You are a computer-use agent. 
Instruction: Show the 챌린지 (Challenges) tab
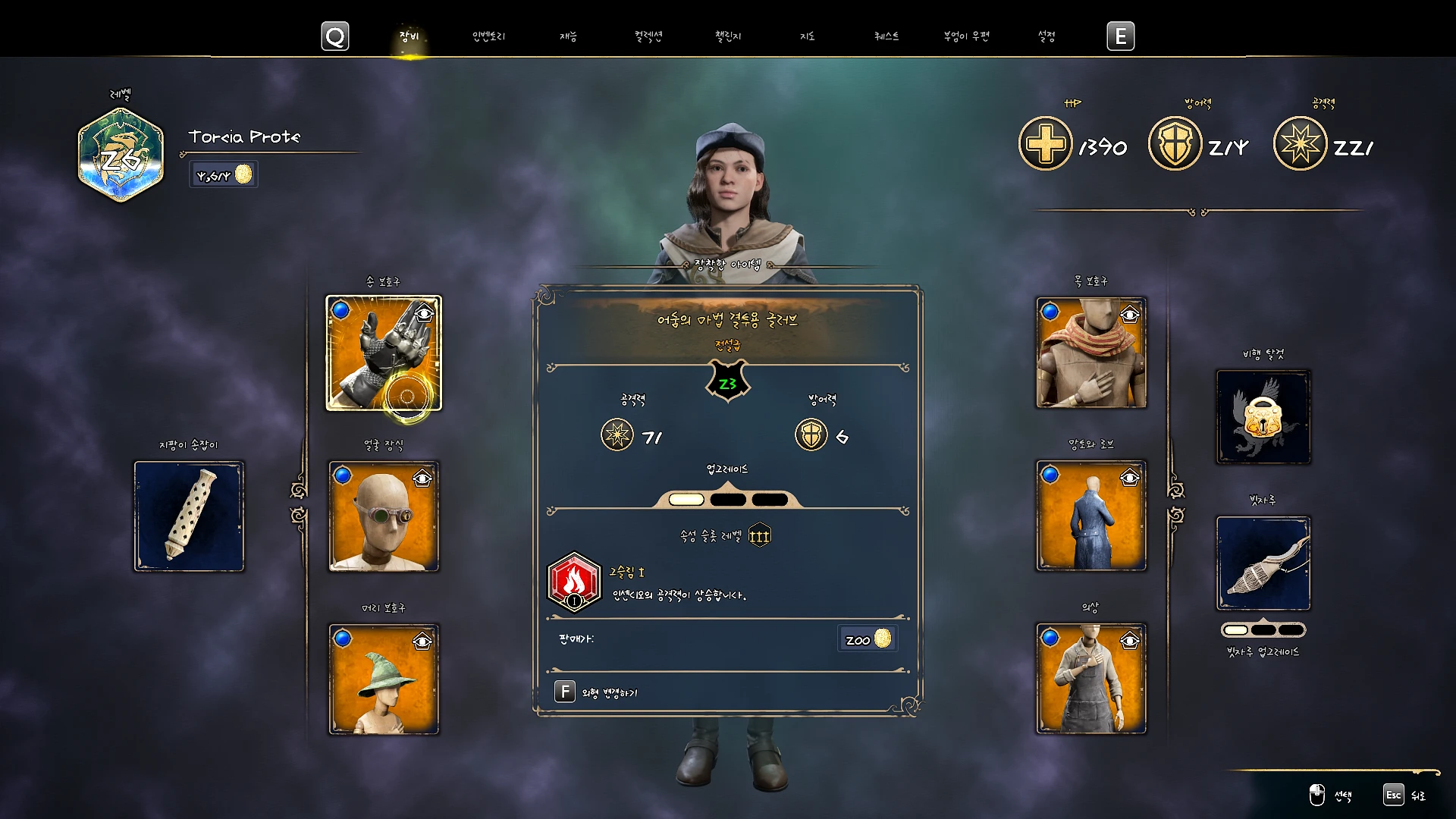(728, 36)
